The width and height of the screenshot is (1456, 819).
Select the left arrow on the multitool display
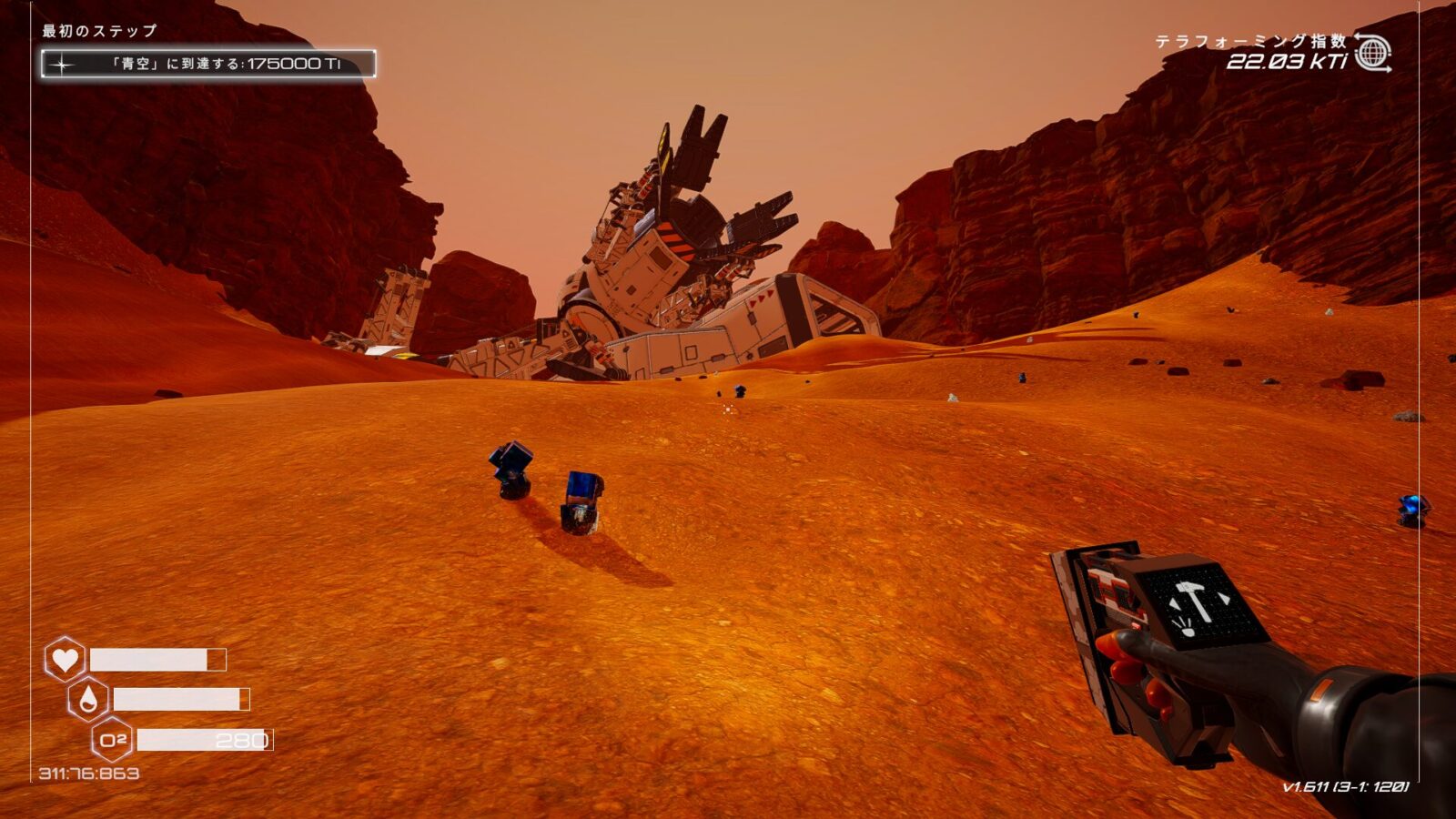(1175, 602)
